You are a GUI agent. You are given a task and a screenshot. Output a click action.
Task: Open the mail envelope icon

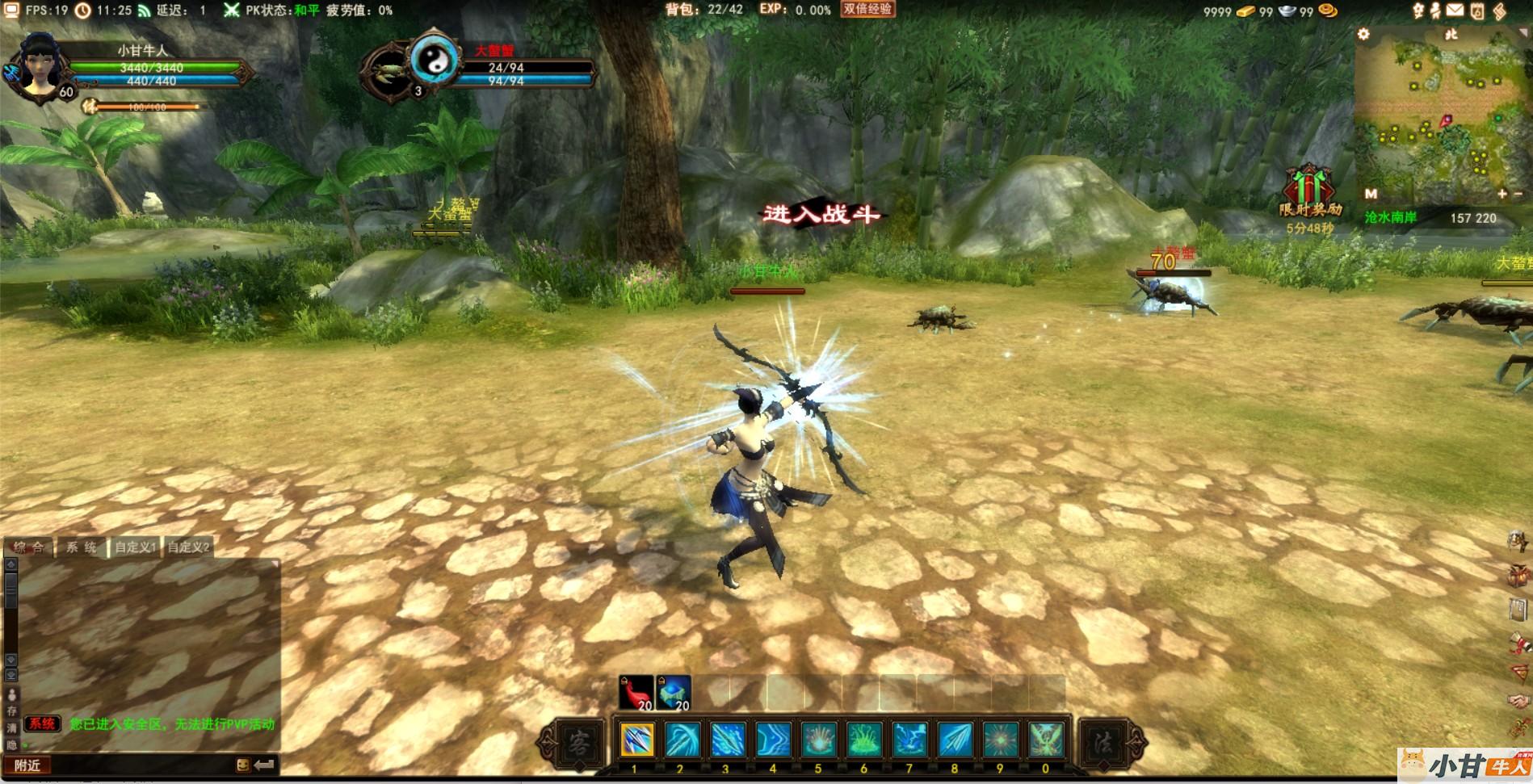click(1455, 10)
